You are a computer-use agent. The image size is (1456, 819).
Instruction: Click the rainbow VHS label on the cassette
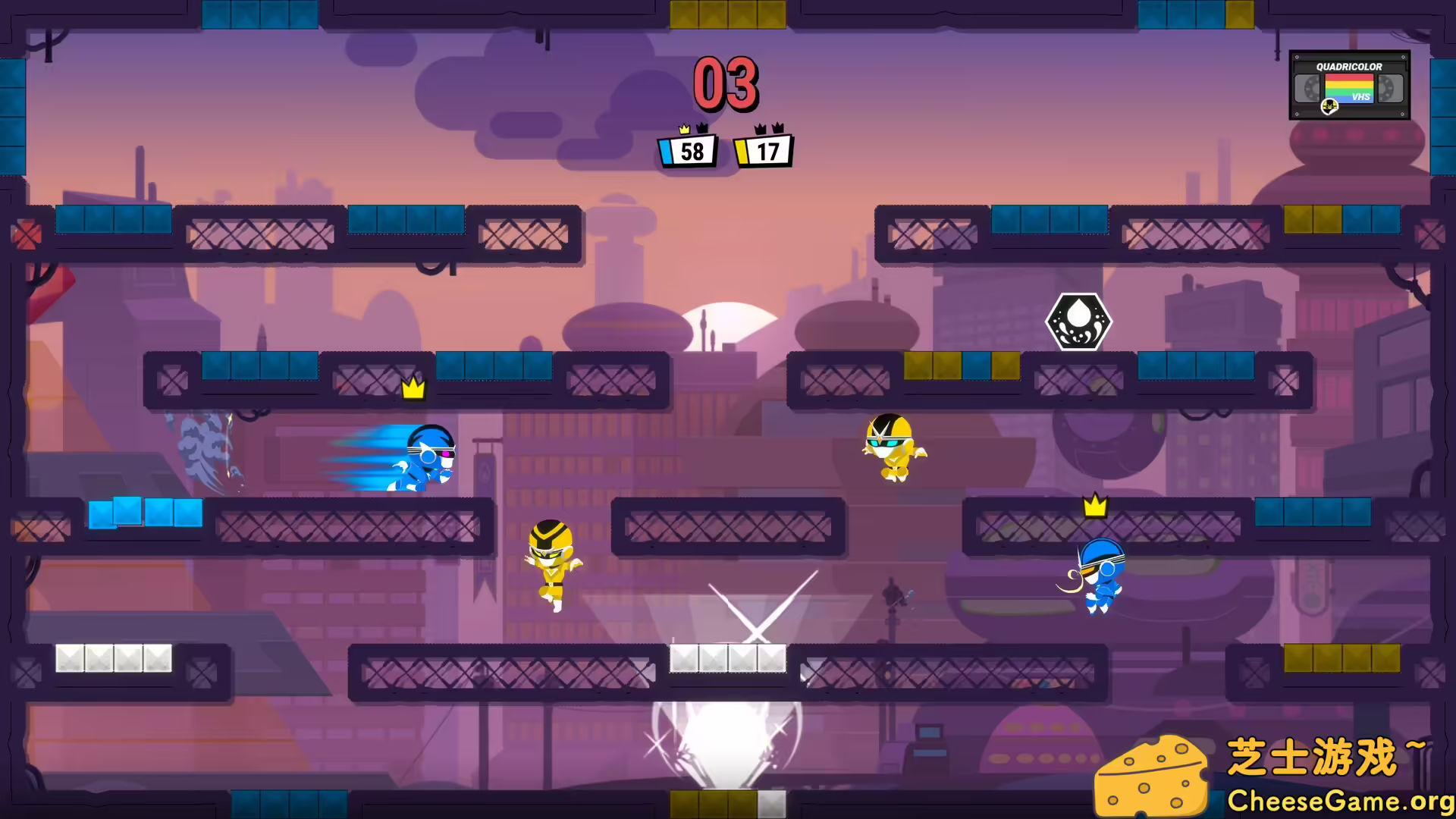coord(1350,89)
